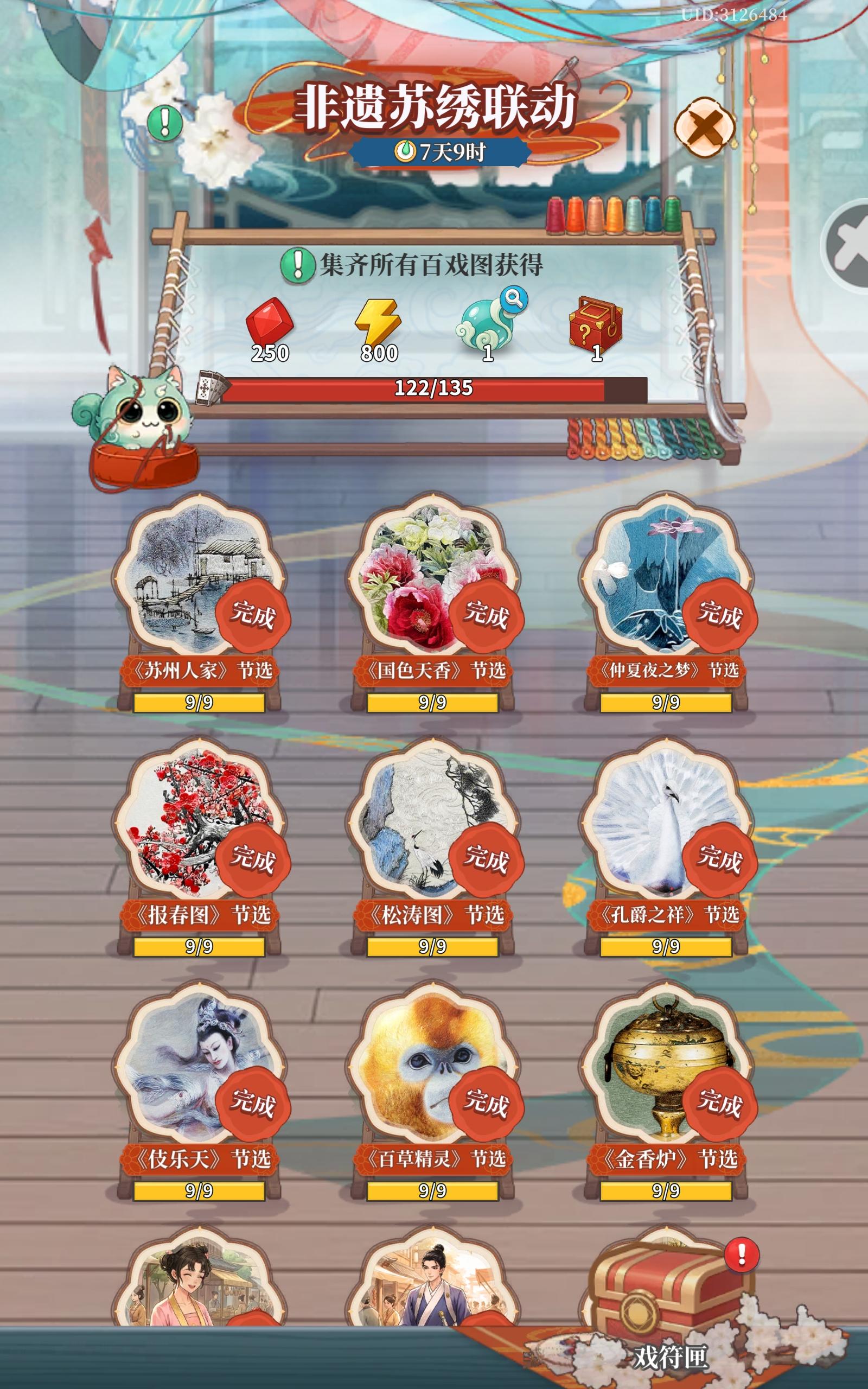Click the green info icon beside 集齐所有百戏图获得
Viewport: 868px width, 1389px height.
pos(298,265)
